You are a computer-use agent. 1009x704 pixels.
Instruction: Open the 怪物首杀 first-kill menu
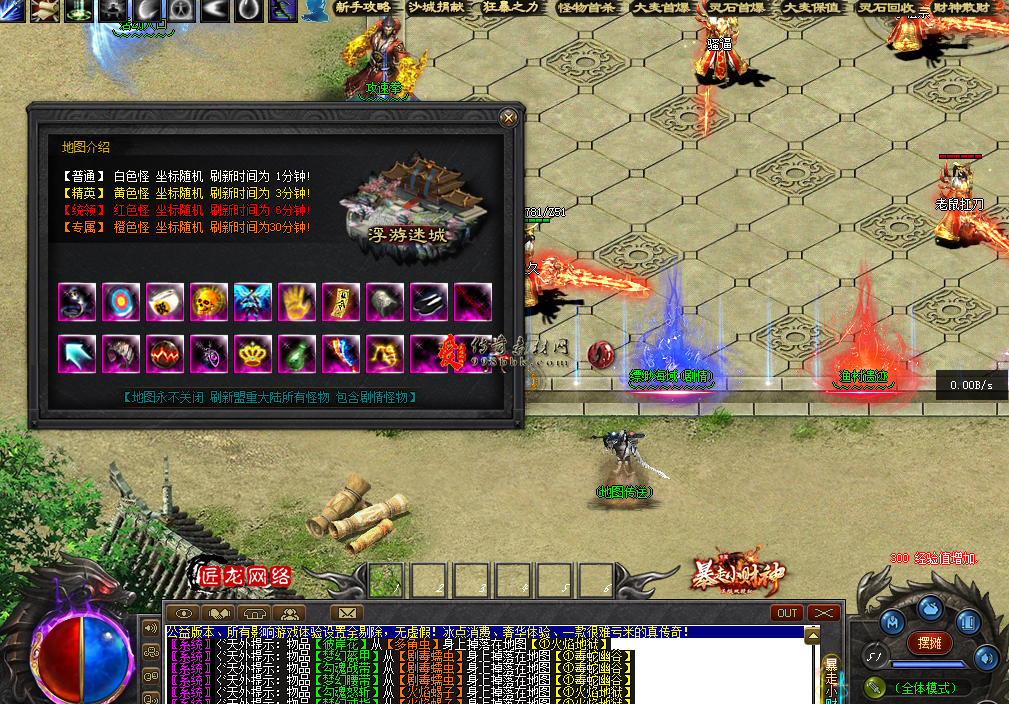click(587, 8)
